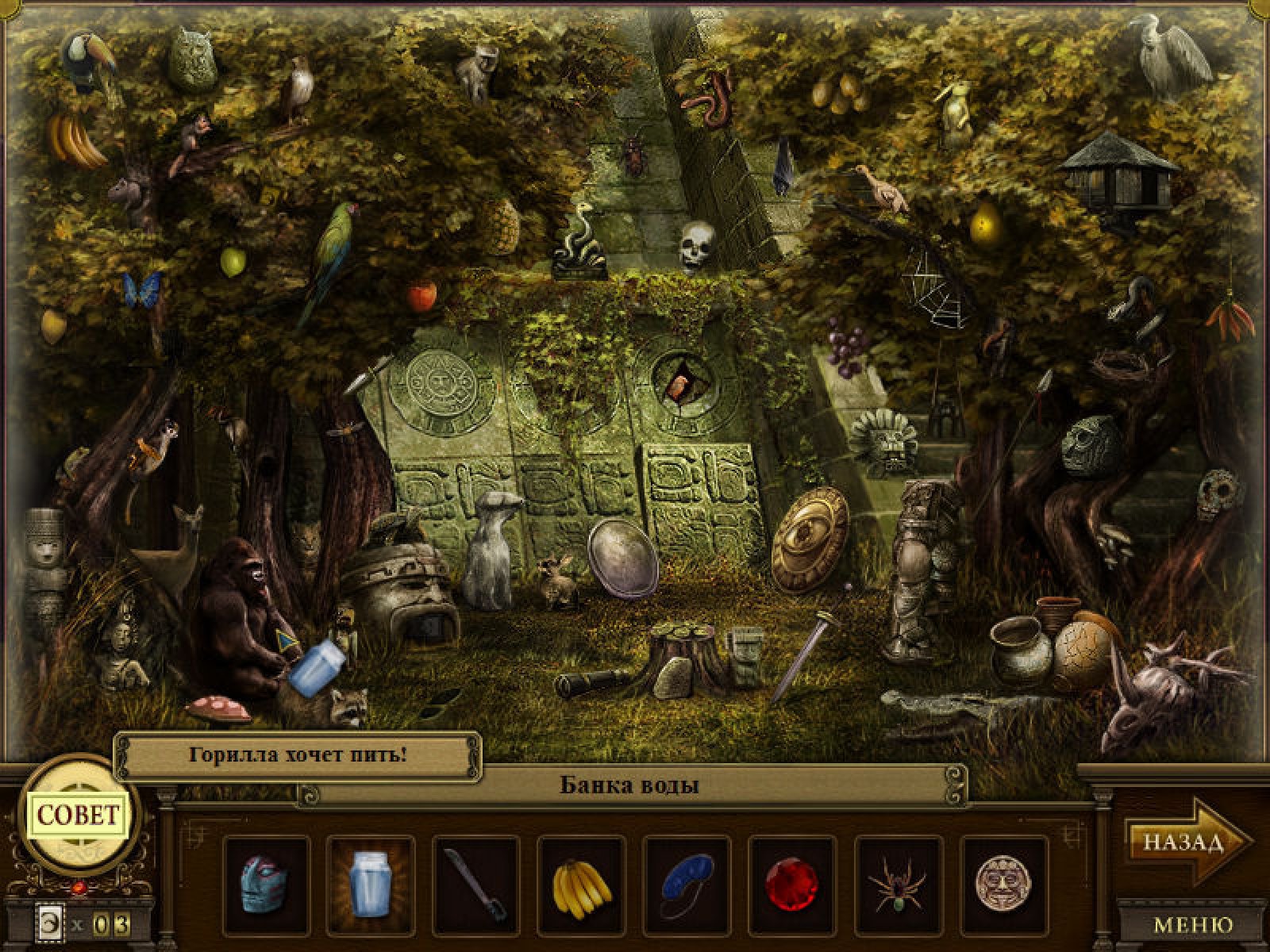Select the blue mask inventory slot
This screenshot has width=1270, height=952.
pos(265,885)
